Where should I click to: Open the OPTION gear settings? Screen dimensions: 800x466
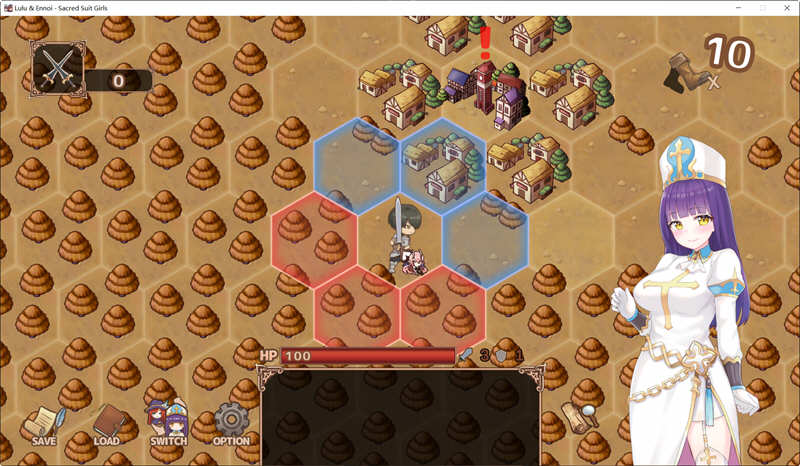click(x=231, y=424)
